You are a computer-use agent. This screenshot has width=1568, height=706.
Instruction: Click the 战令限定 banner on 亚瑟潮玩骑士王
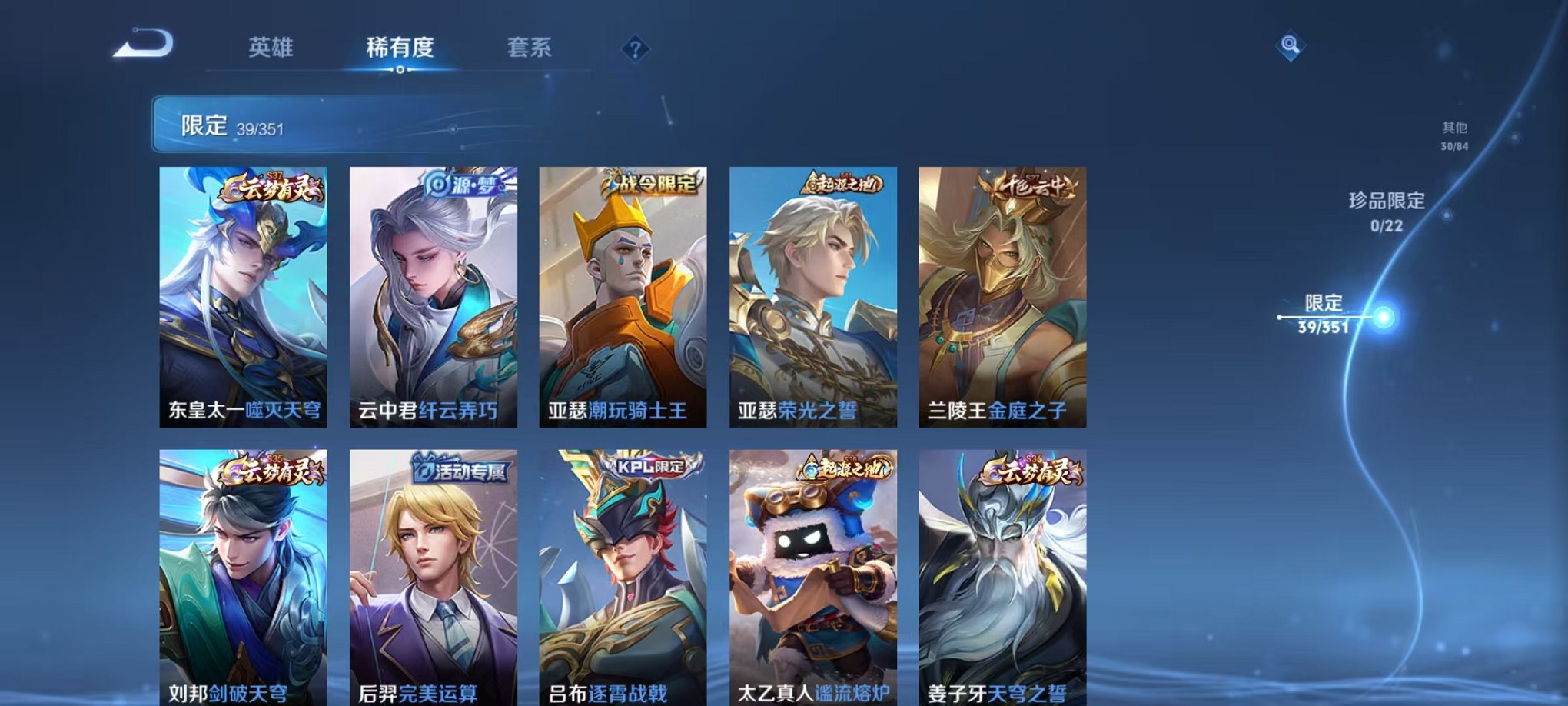point(649,185)
